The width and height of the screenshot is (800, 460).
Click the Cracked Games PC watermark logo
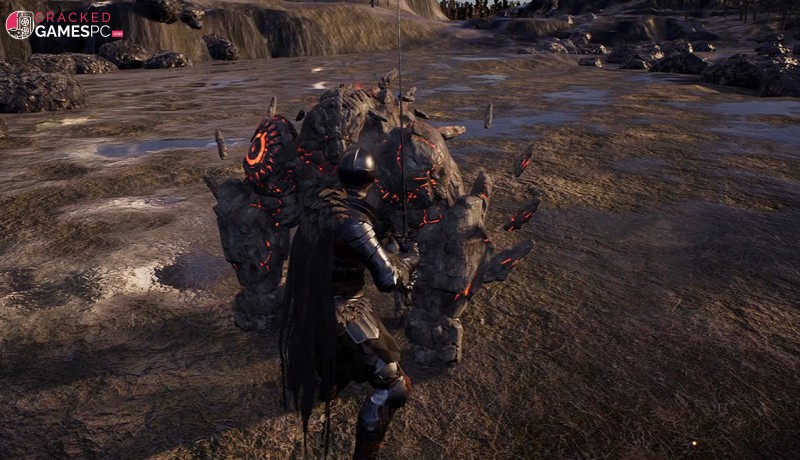63,25
